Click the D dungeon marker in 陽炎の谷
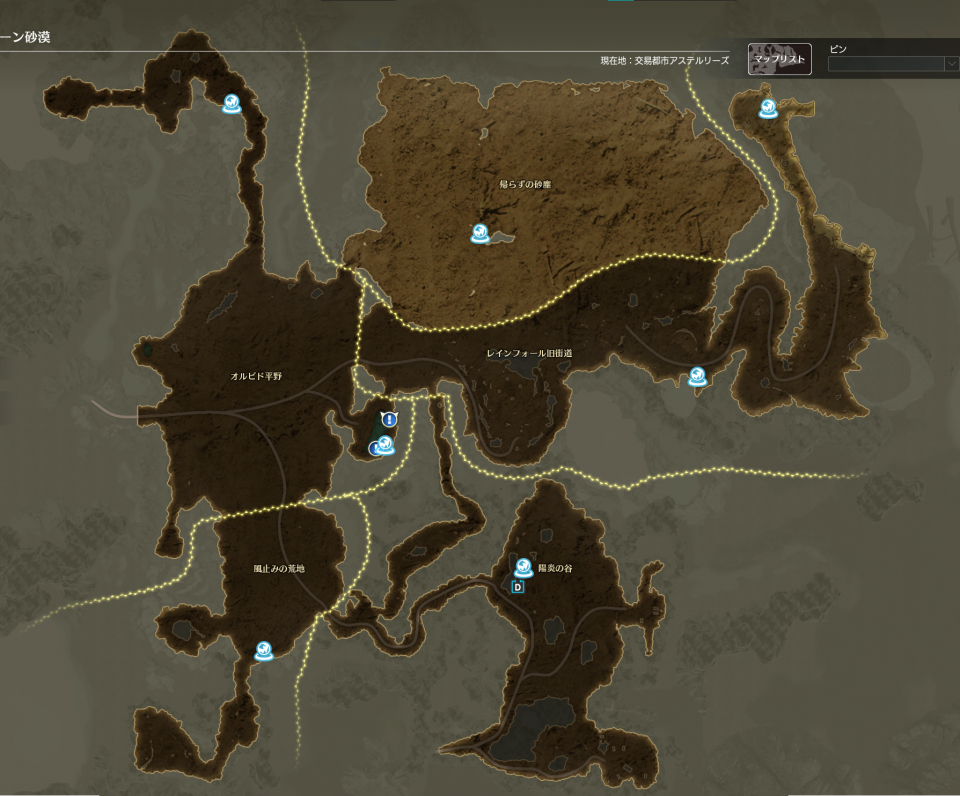This screenshot has width=960, height=796. coord(518,587)
